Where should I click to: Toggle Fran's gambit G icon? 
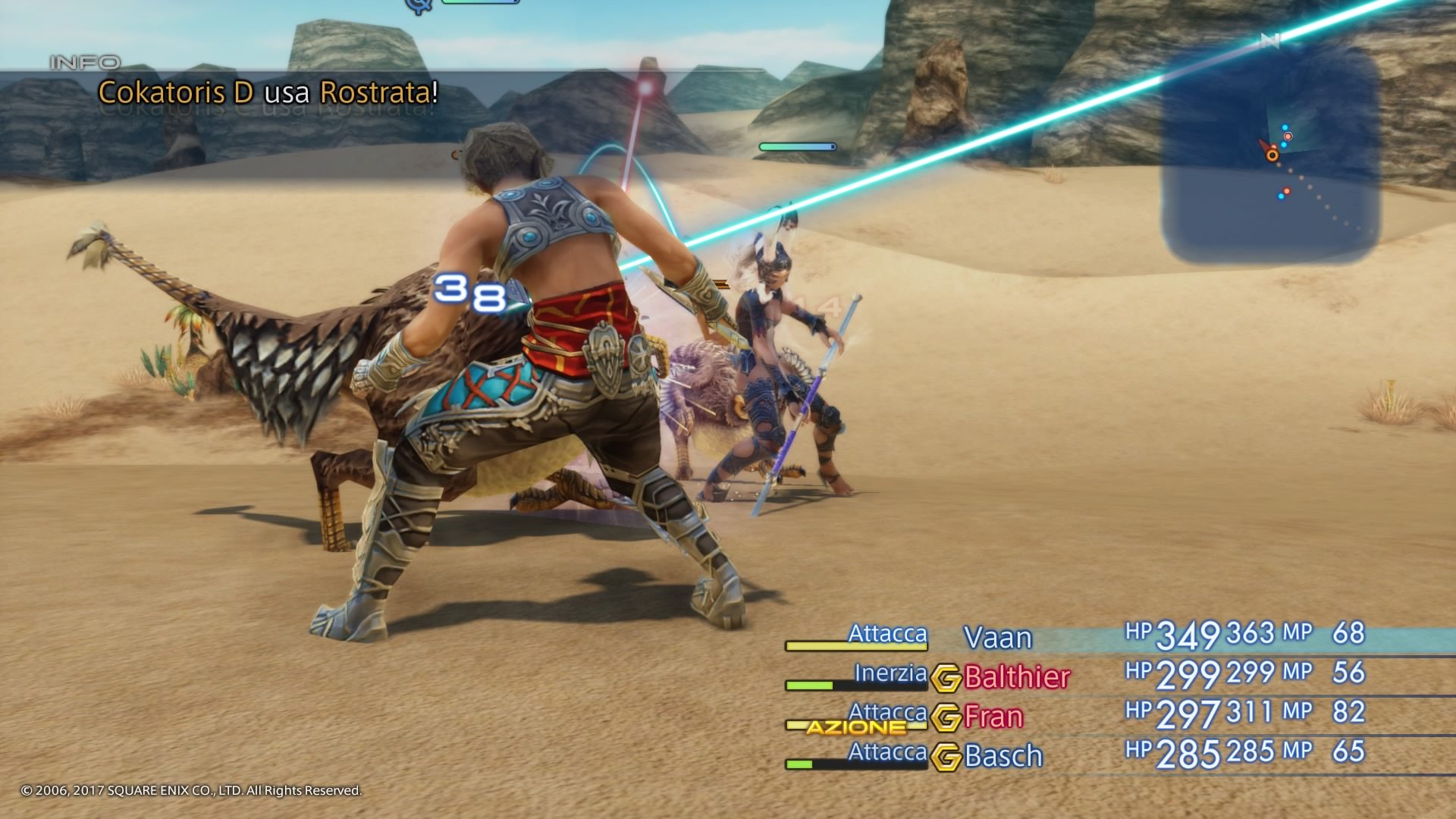tap(946, 717)
